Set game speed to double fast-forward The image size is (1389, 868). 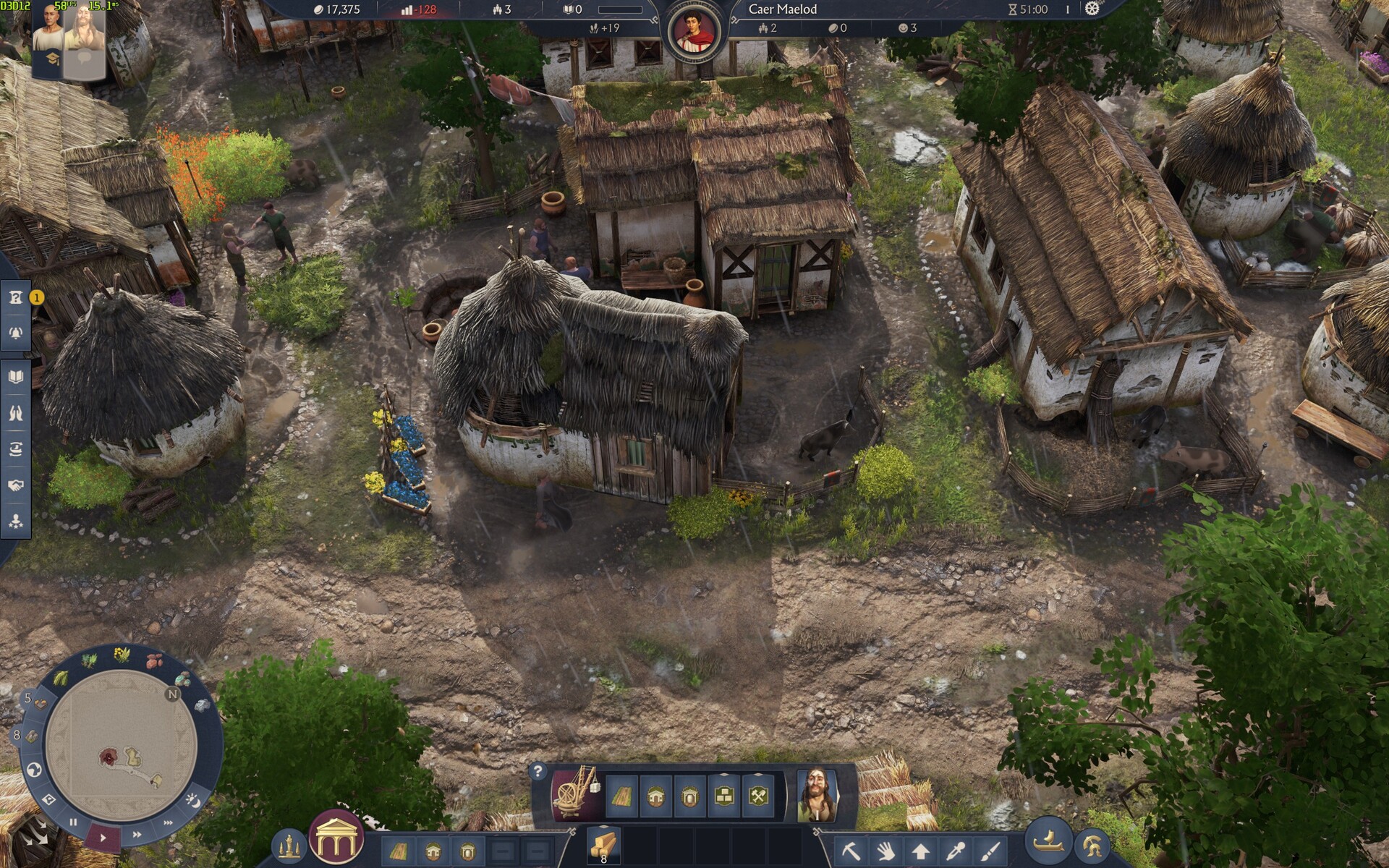coord(137,835)
